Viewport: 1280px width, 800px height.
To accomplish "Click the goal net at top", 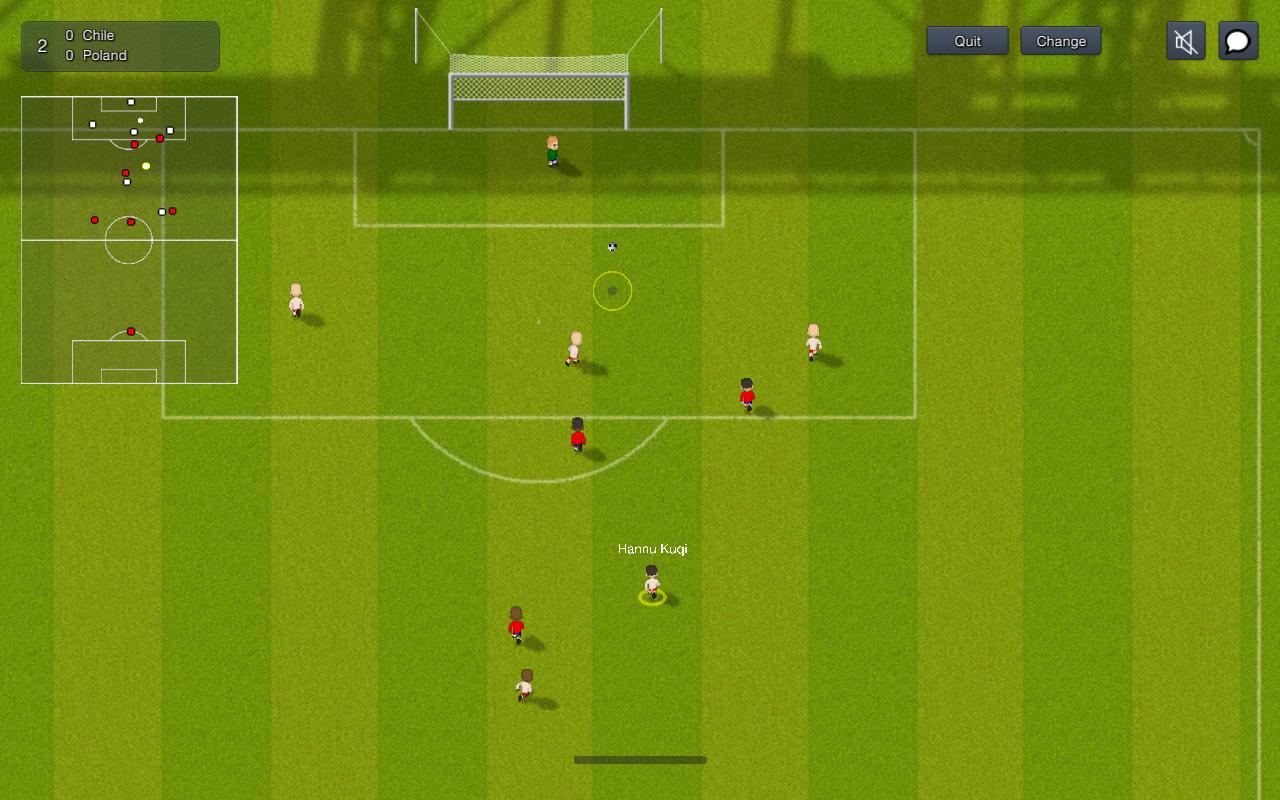I will [537, 90].
